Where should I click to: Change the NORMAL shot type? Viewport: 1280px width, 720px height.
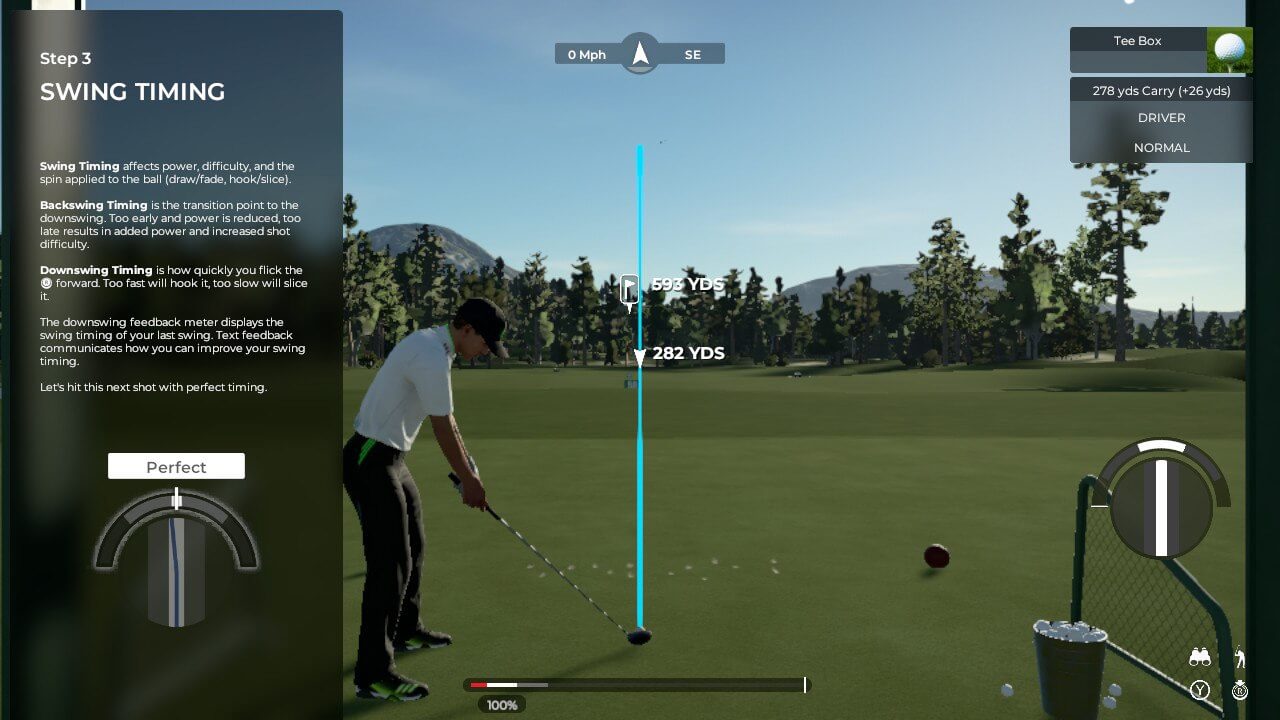coord(1161,148)
